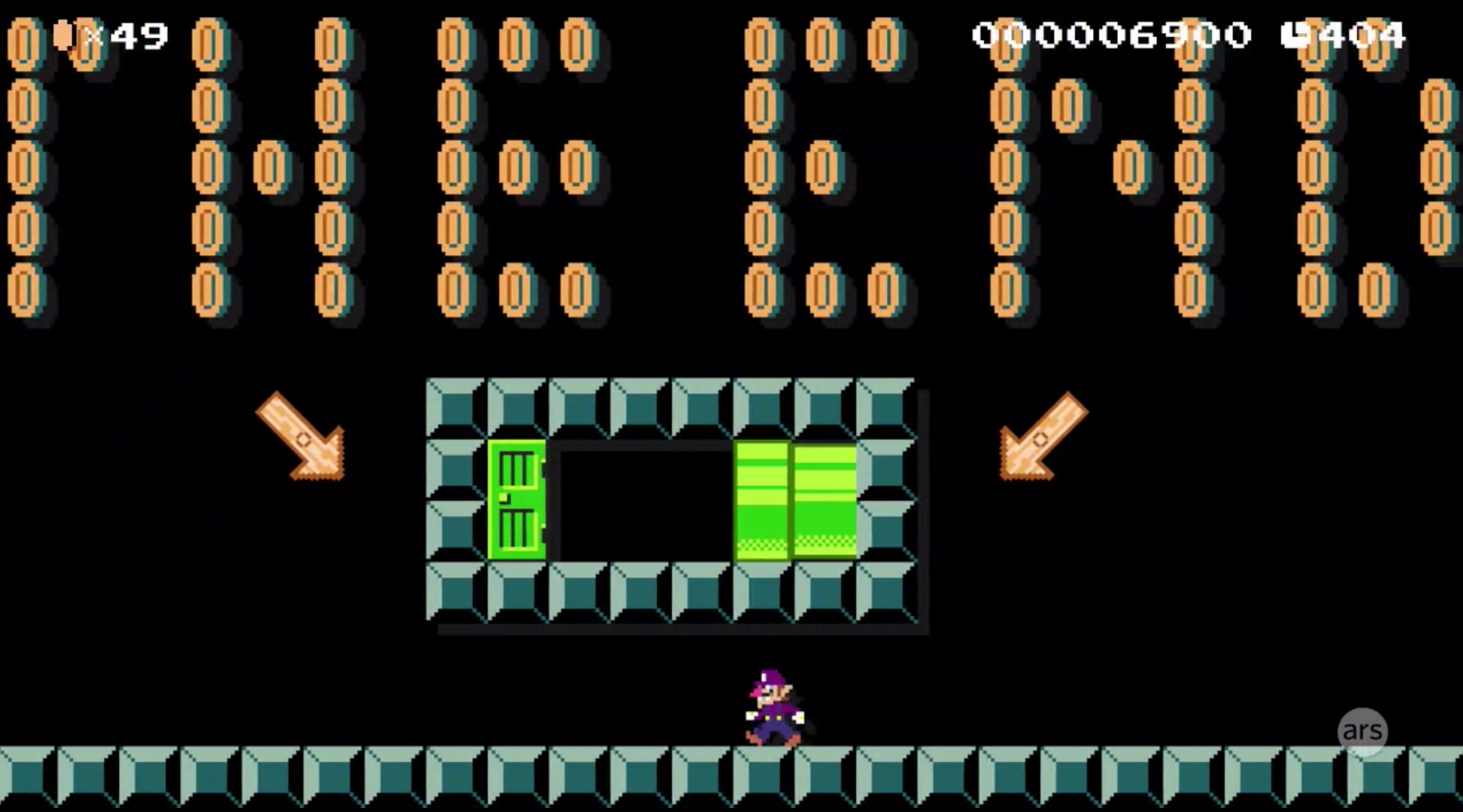Click the coin counter icon showing x49

click(64, 36)
